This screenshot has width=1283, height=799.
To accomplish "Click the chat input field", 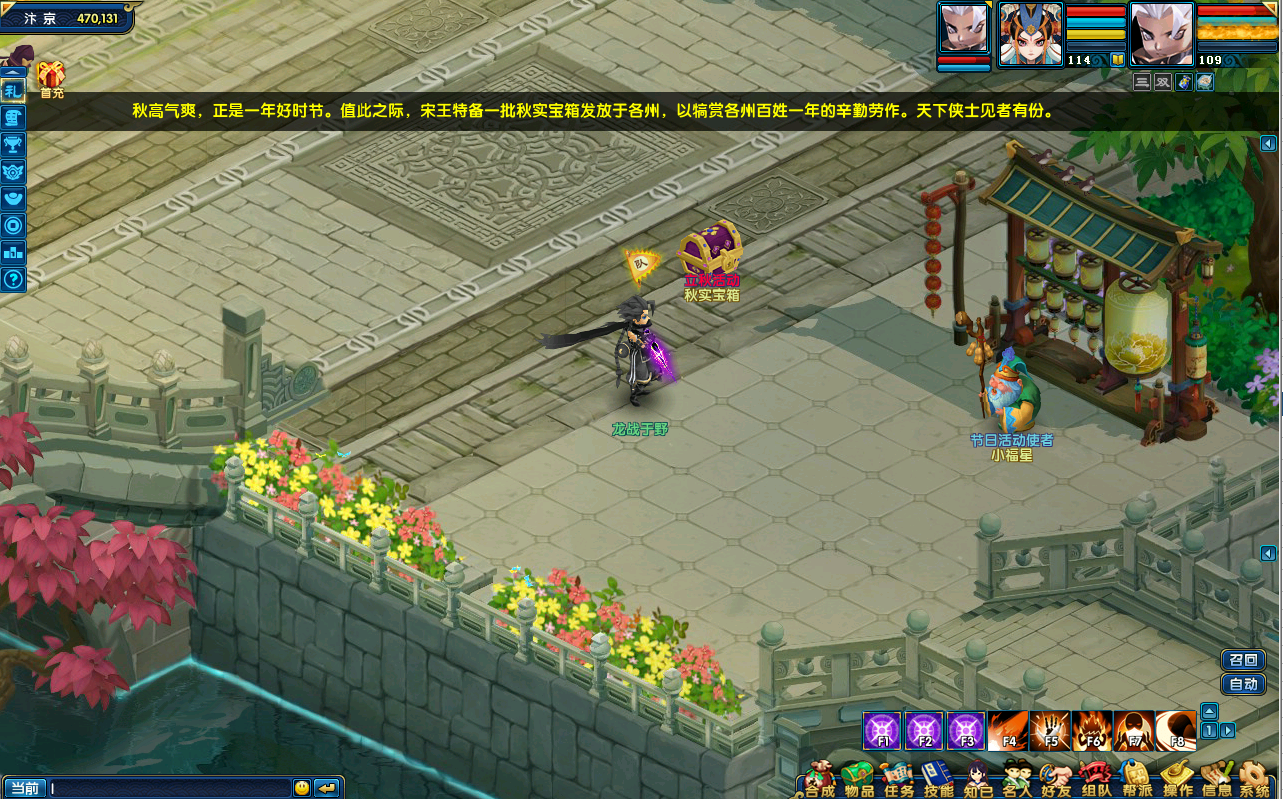I will pos(170,788).
